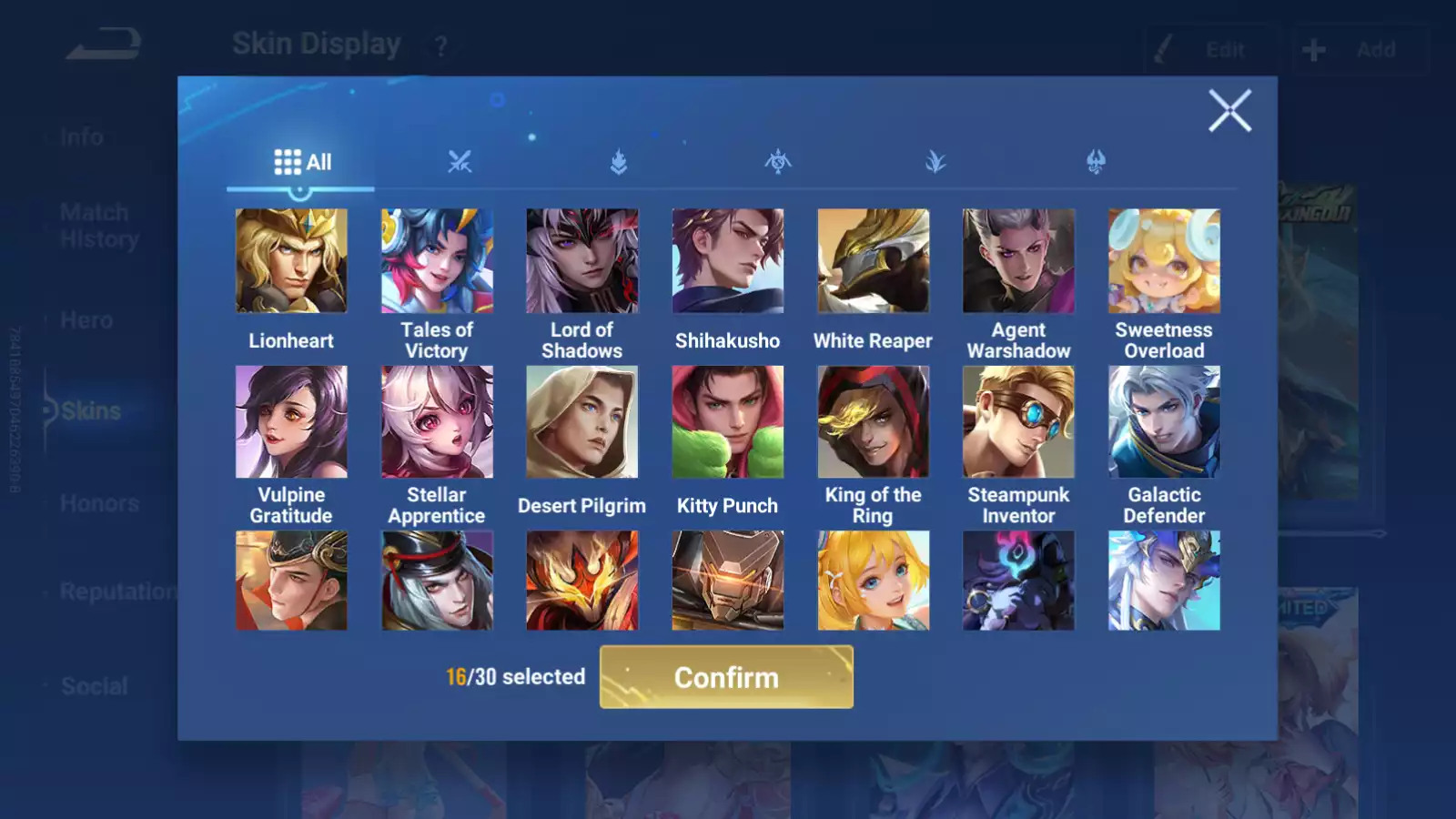Pick the Kitty Punch skin
The height and width of the screenshot is (819, 1456).
[x=728, y=422]
